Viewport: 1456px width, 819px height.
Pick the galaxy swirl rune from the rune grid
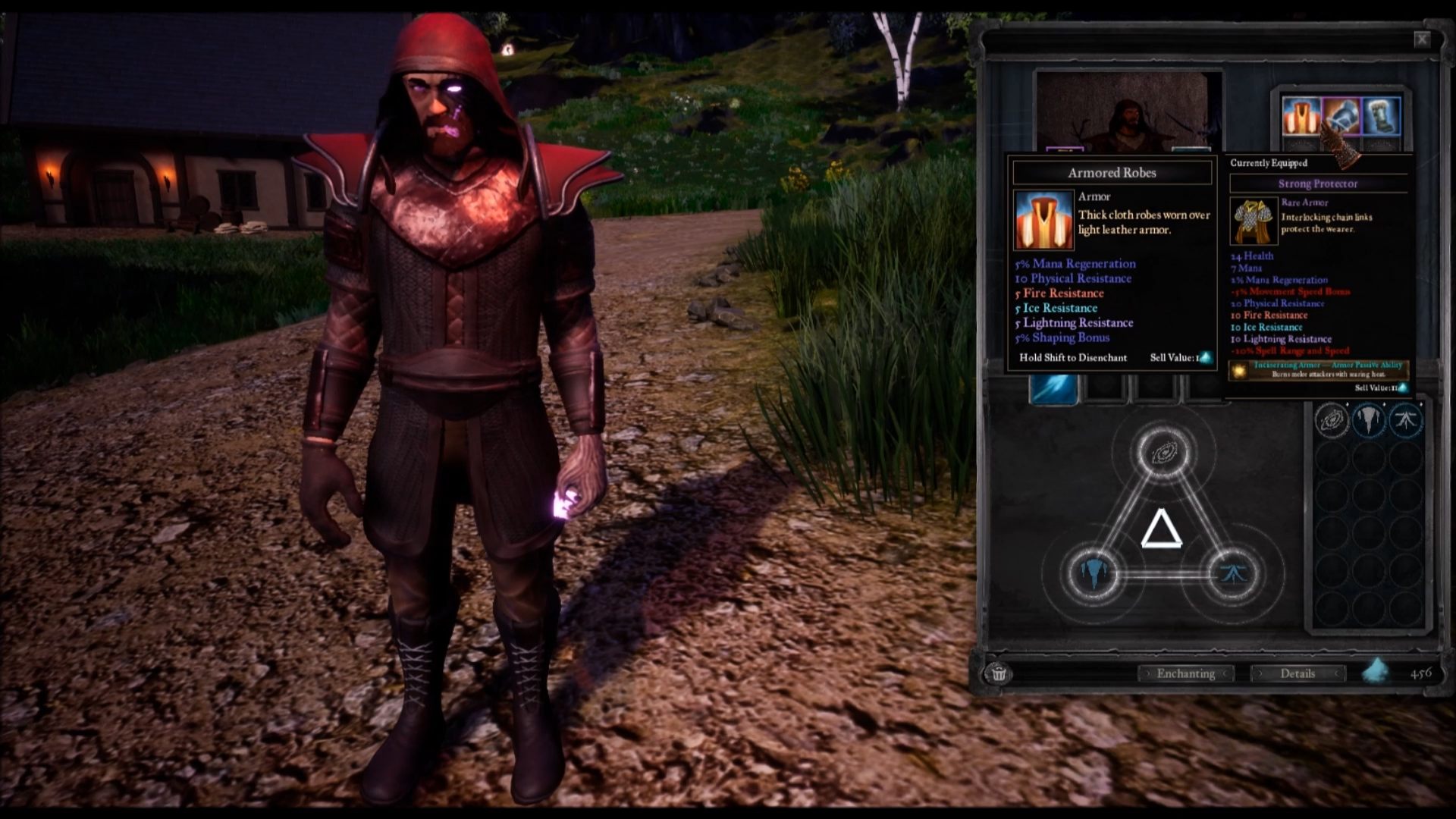[1332, 420]
